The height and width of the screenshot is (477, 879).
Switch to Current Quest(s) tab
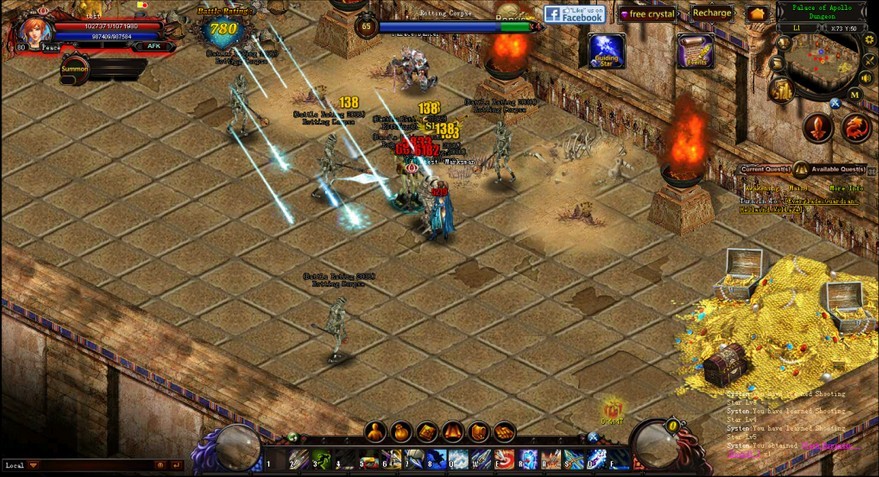pyautogui.click(x=764, y=169)
